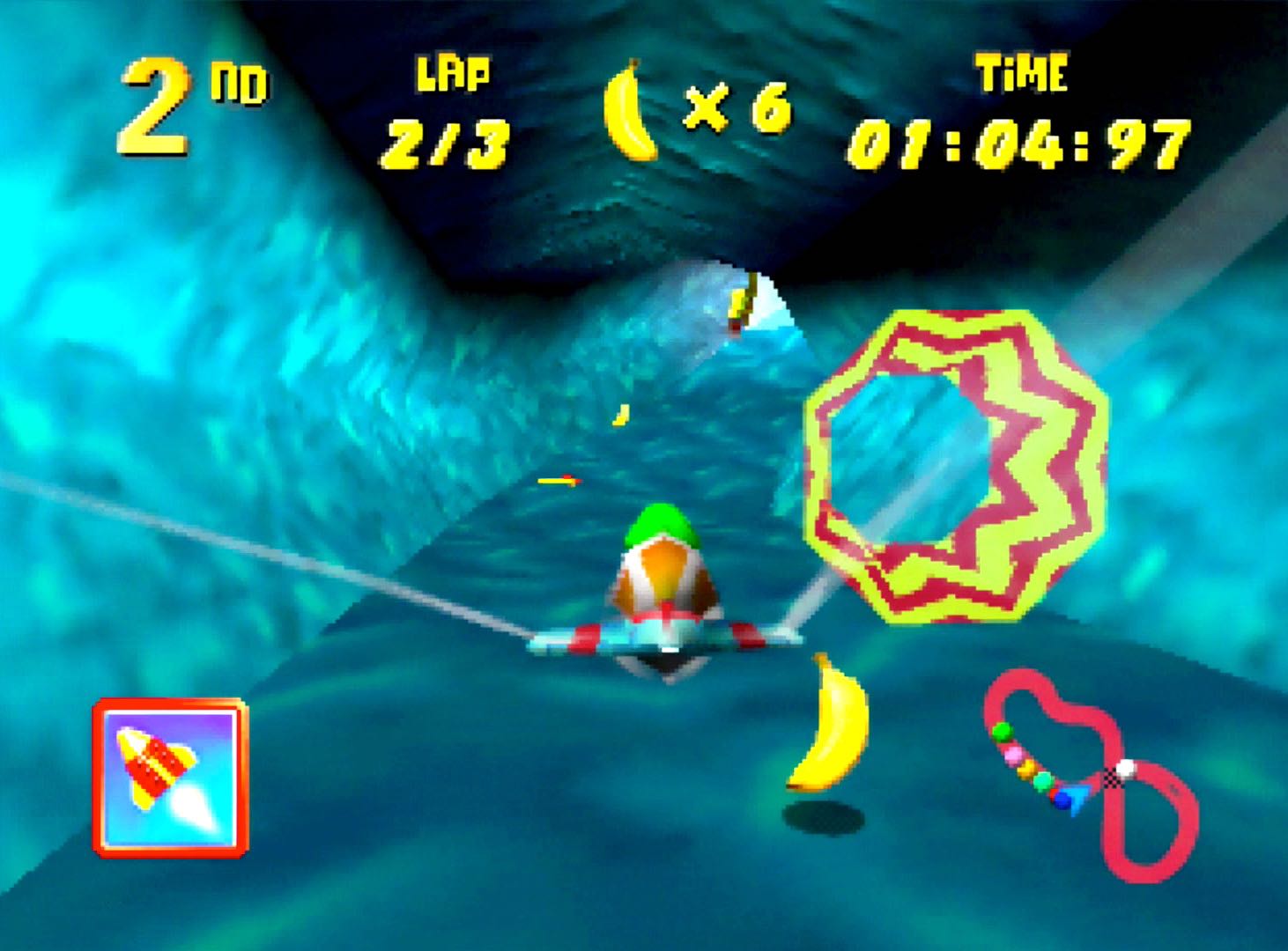Click the zig-zag boost zipper ring
This screenshot has width=1288, height=951.
point(956,465)
